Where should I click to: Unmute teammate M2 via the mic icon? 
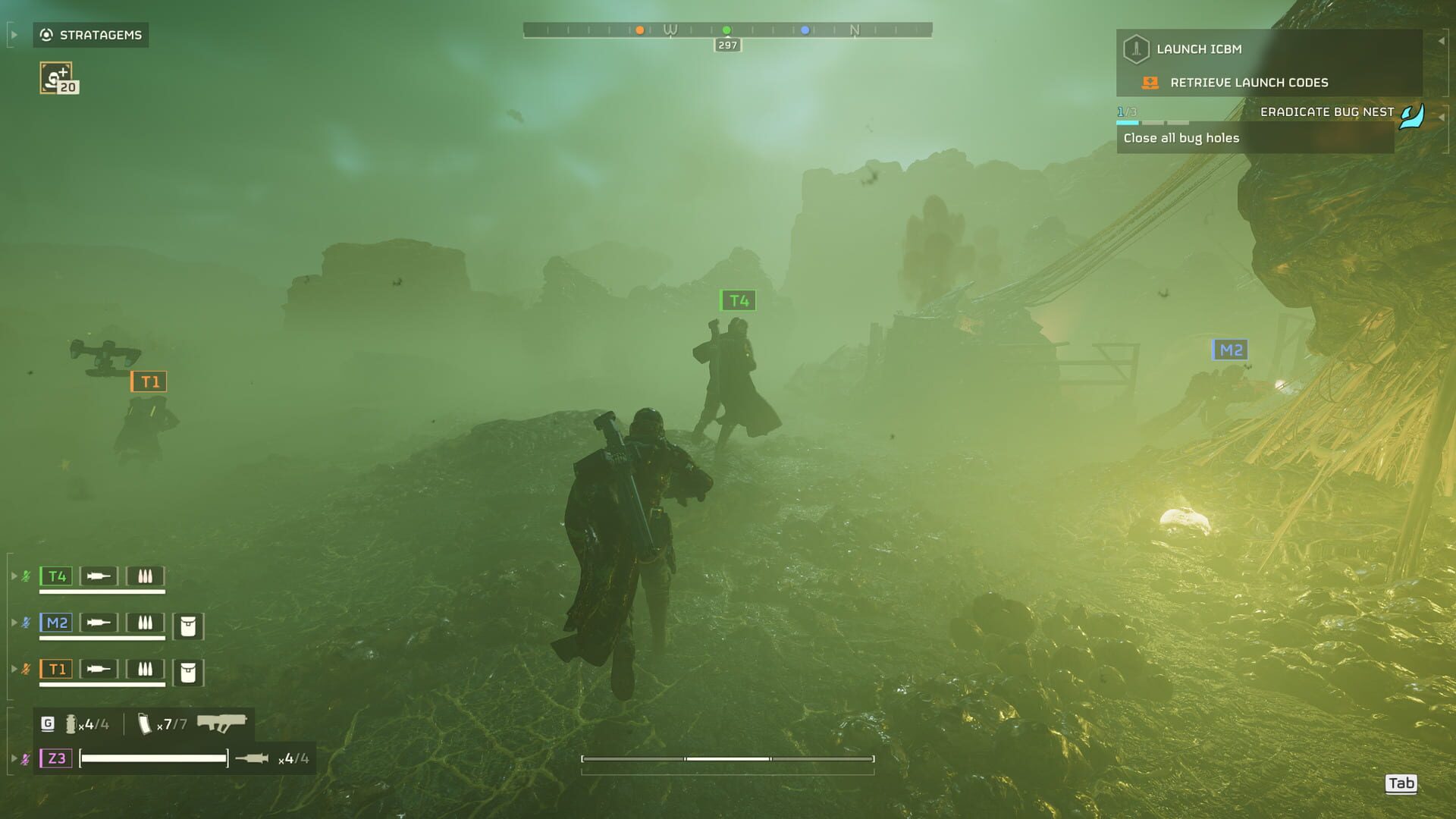click(x=27, y=622)
